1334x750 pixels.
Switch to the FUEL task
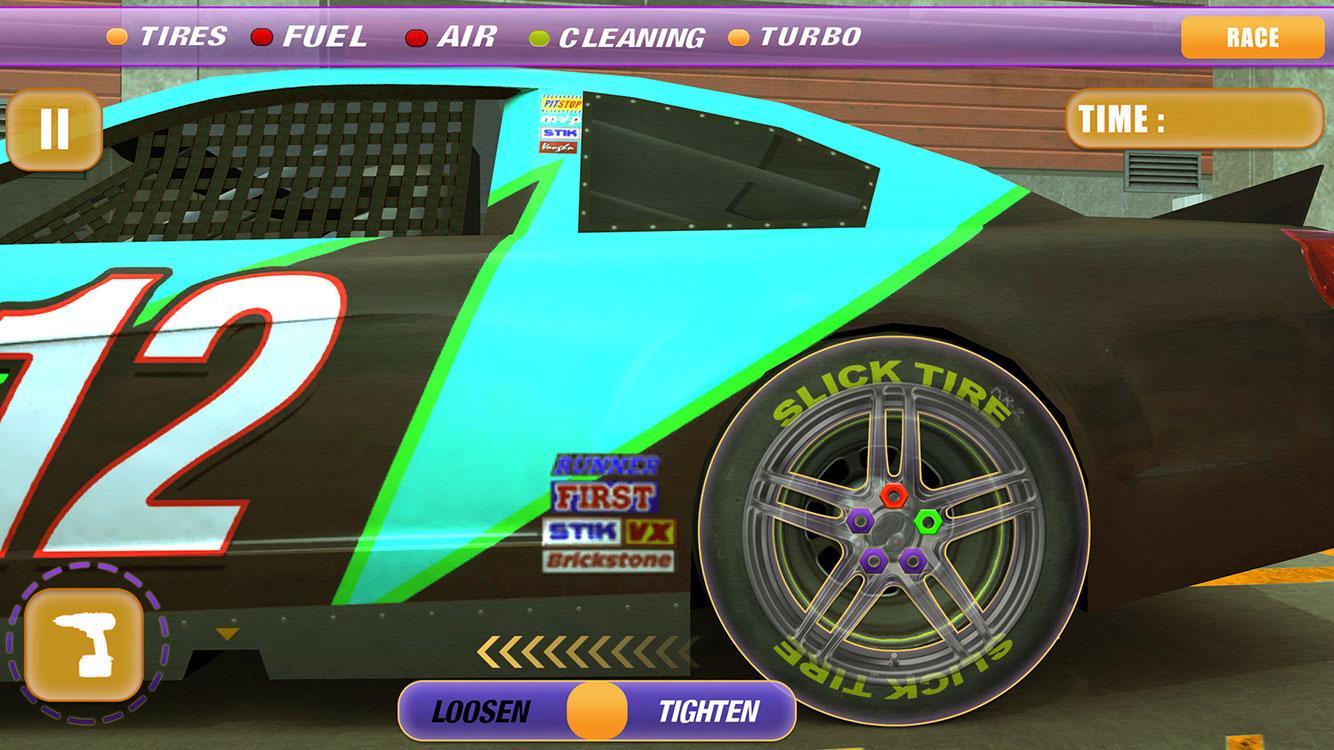coord(310,37)
